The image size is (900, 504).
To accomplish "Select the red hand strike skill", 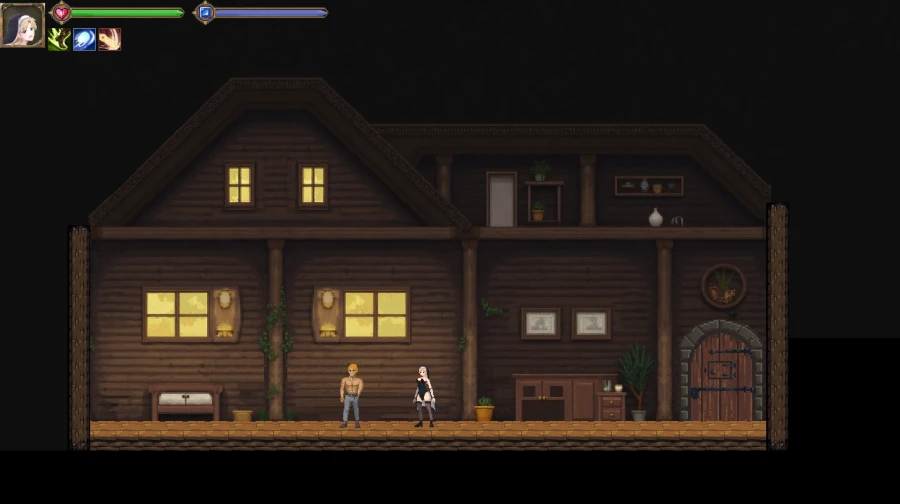I will click(x=109, y=39).
